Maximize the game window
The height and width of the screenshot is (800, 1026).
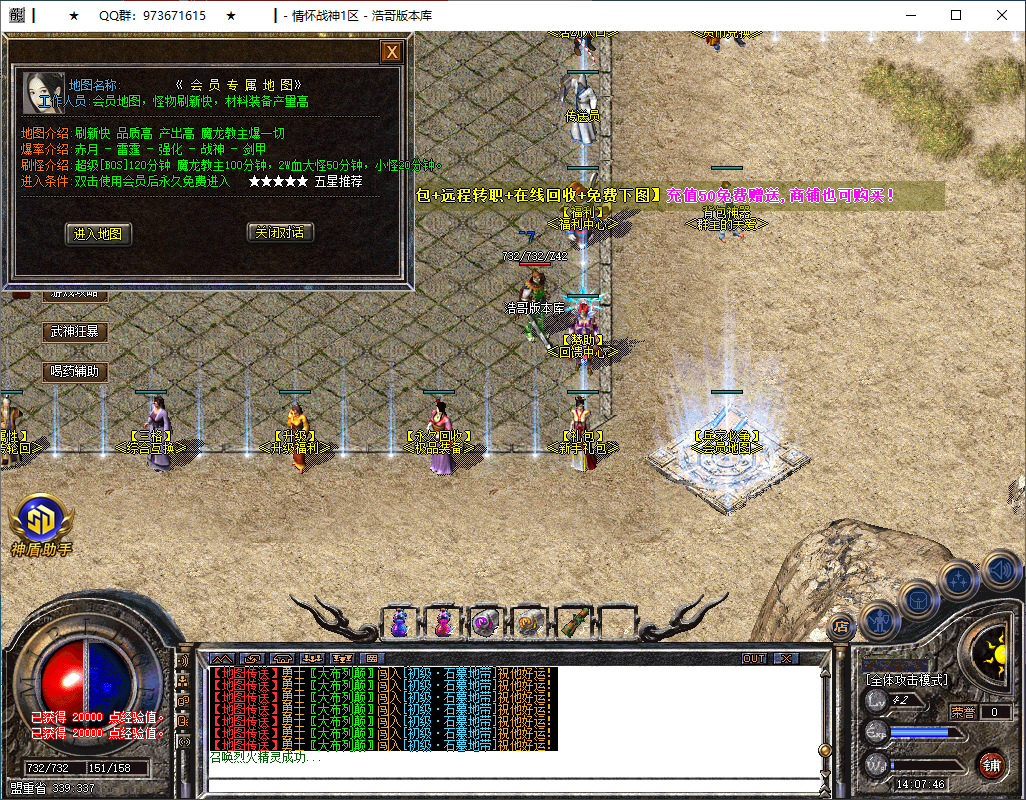(x=956, y=15)
